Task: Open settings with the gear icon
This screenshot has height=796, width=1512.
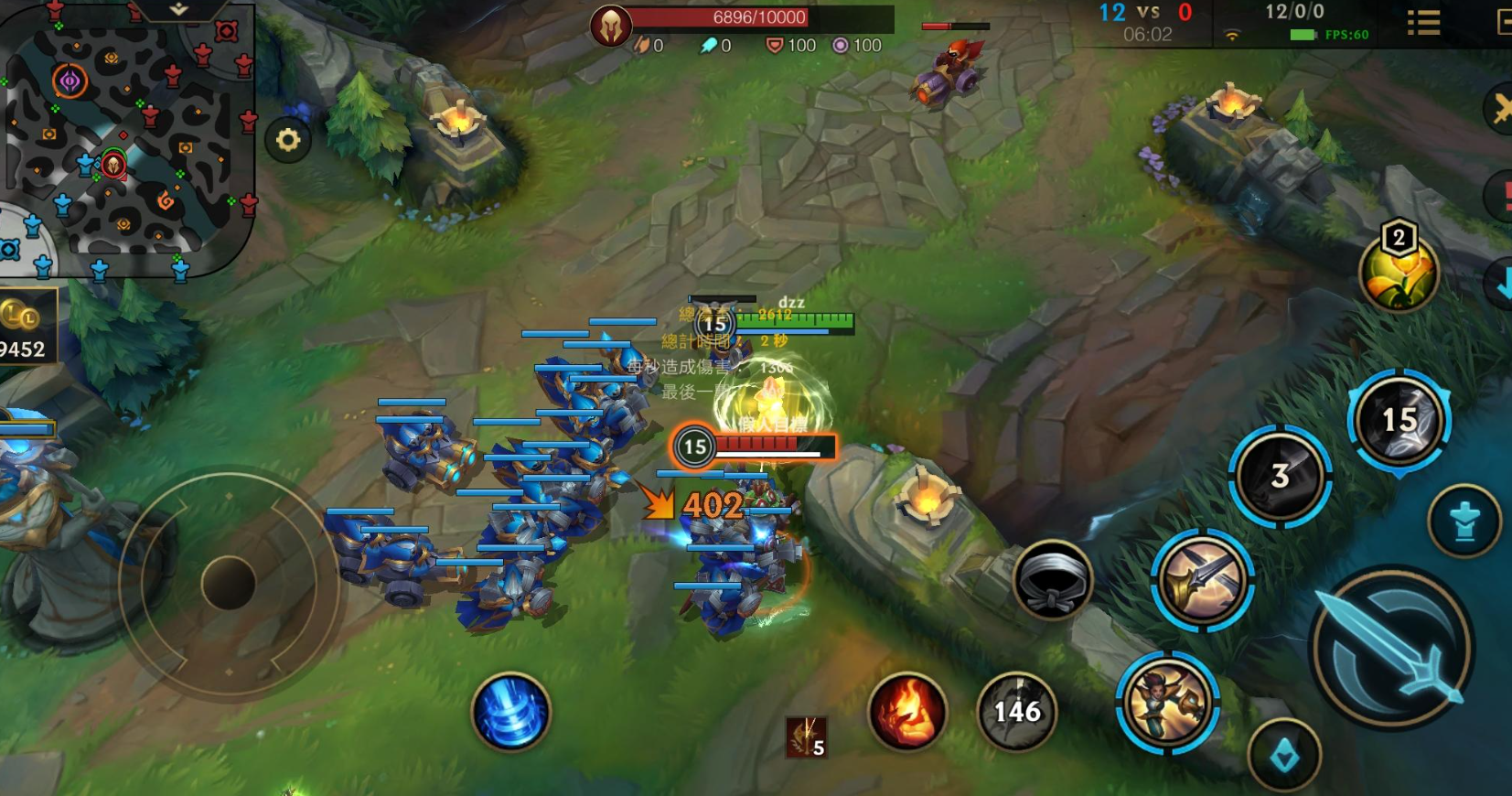Action: pos(288,140)
